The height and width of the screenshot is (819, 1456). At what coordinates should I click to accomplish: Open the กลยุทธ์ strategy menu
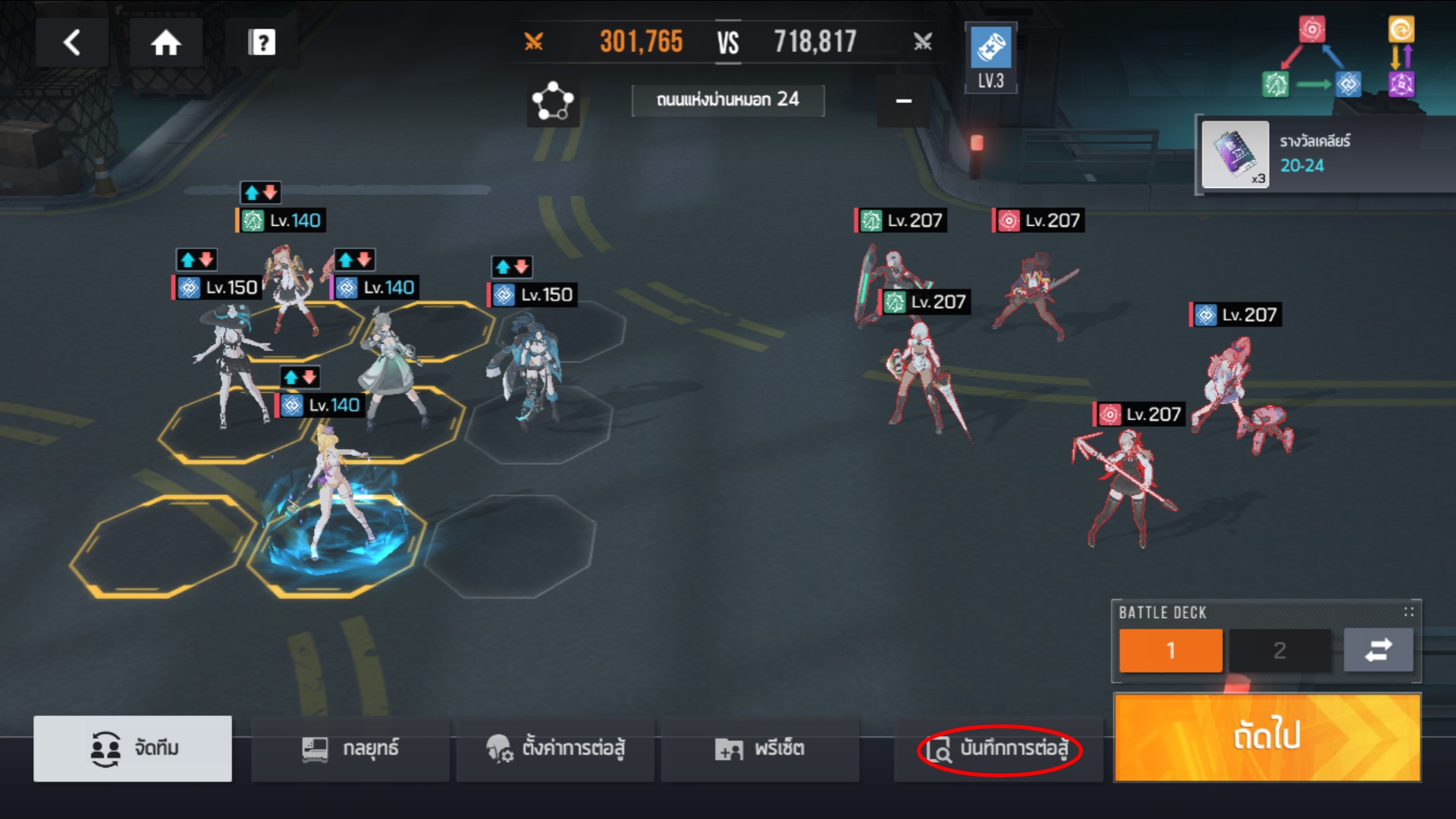tap(350, 748)
